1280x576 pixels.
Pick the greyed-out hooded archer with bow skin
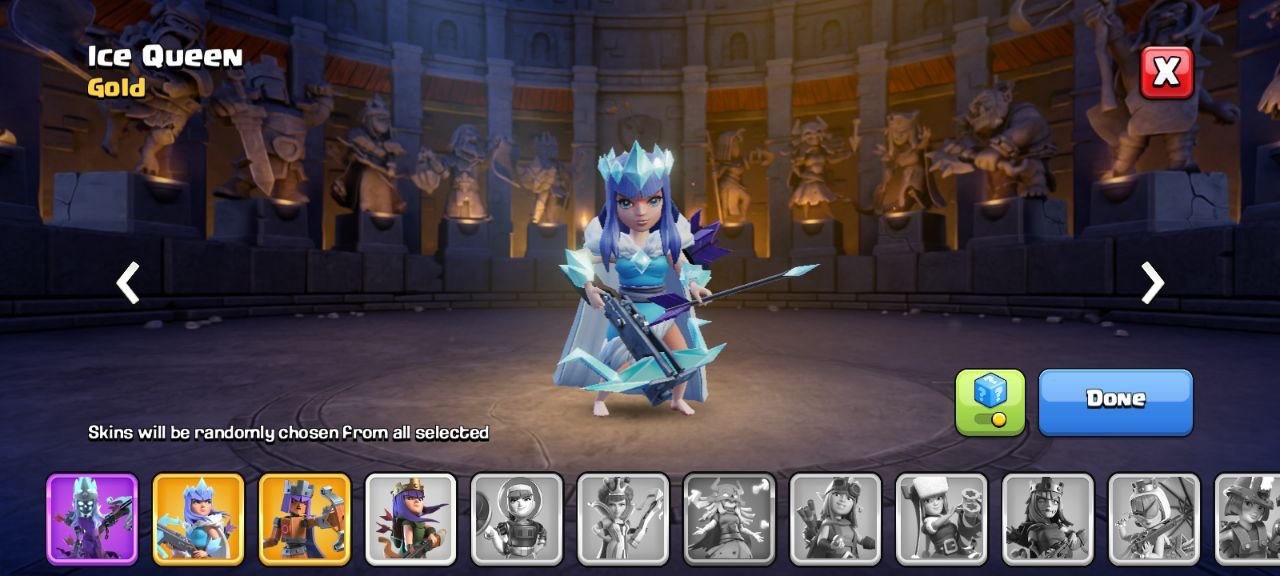[1154, 518]
